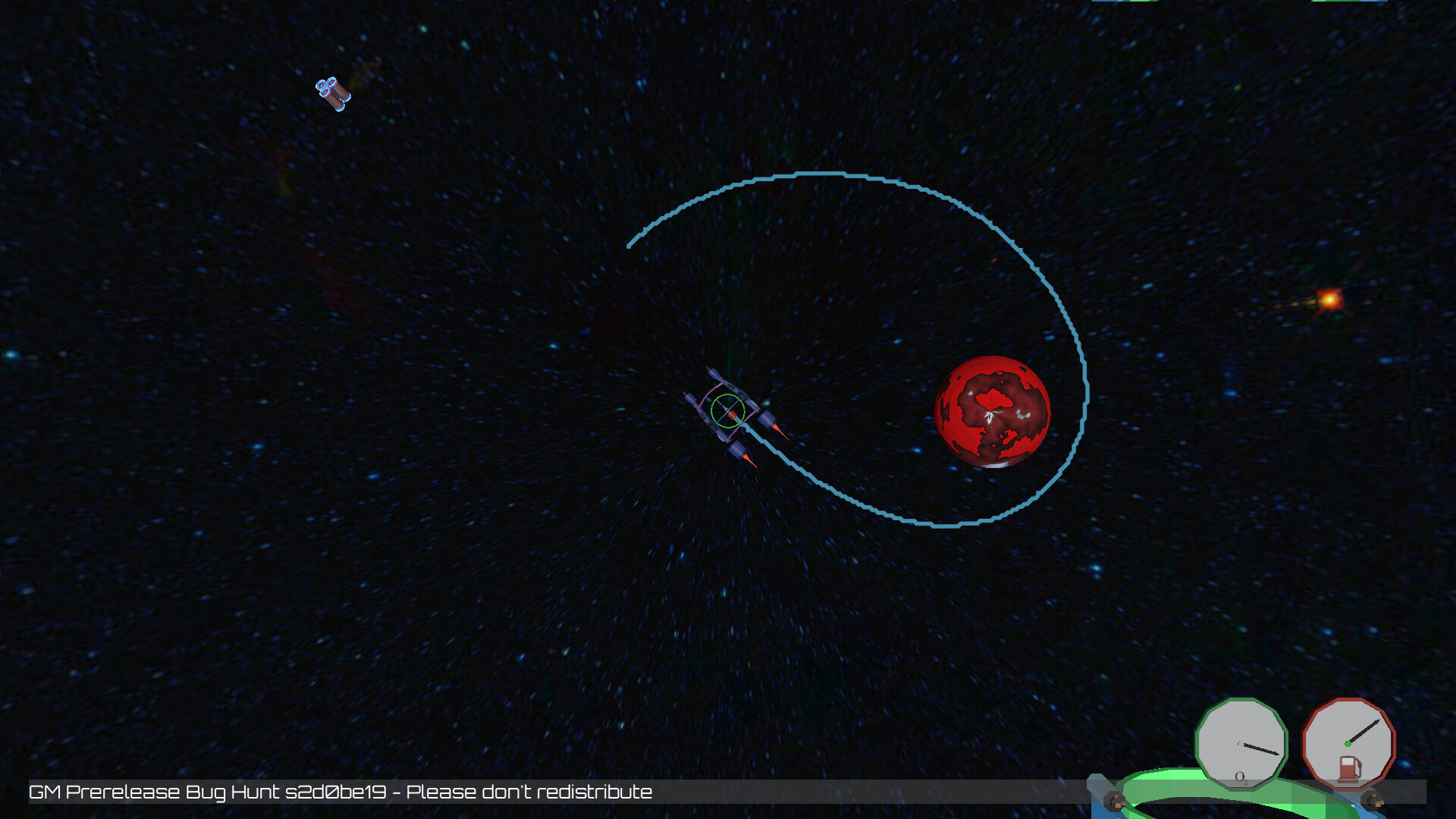This screenshot has width=1456, height=819.
Task: Click the O2 oxygen gauge
Action: pos(1241,745)
